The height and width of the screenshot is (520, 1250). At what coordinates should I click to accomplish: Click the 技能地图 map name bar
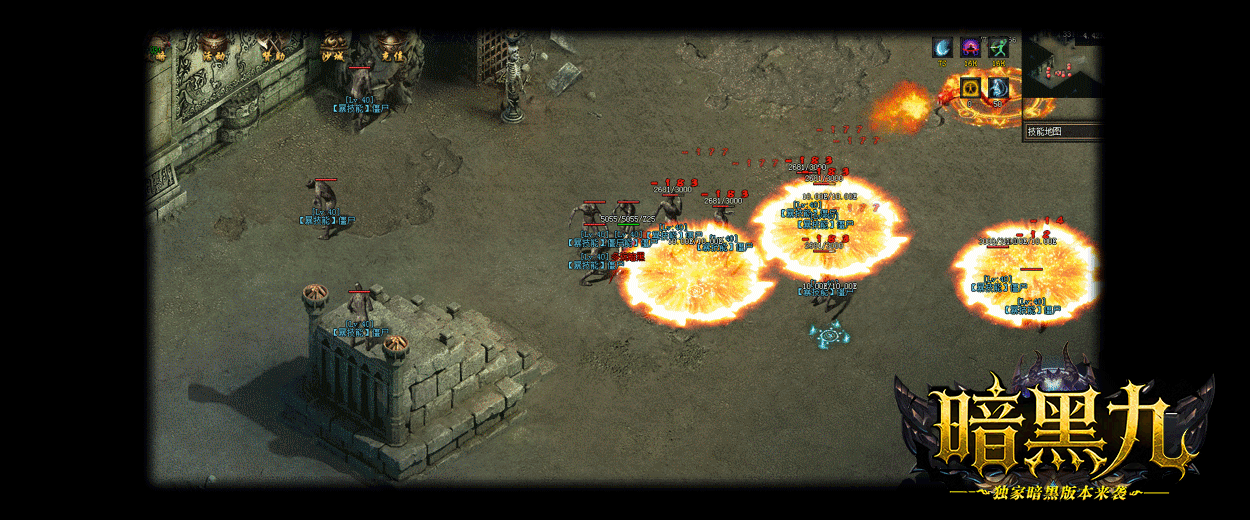coord(1061,131)
